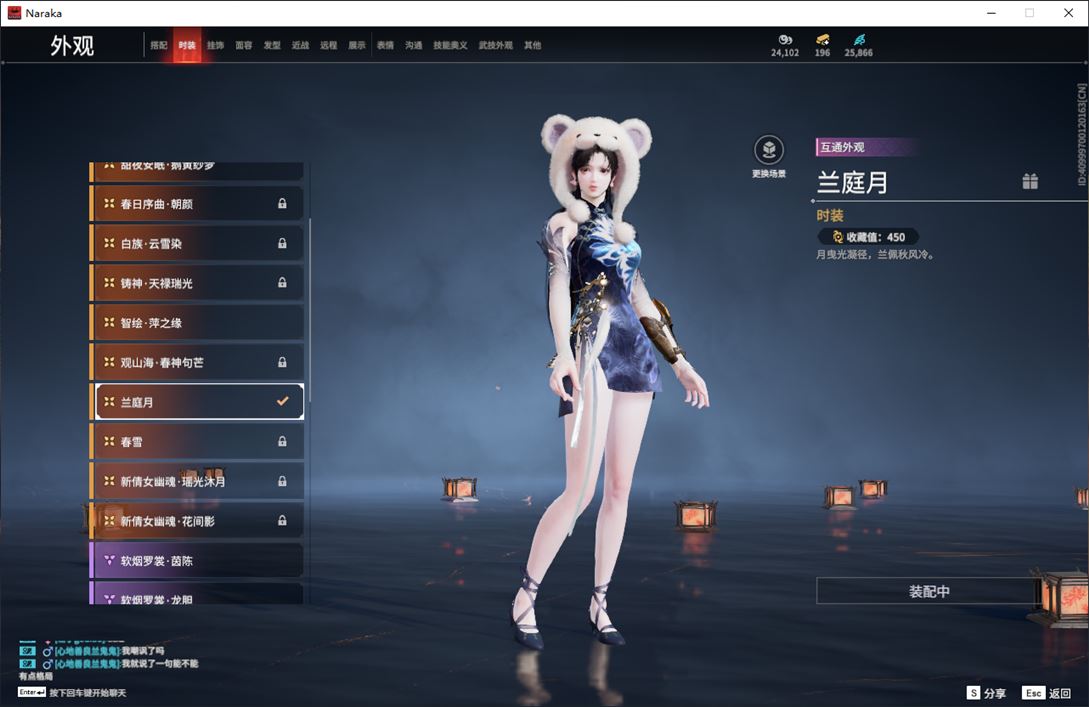Screen dimensions: 1089x707
Task: Open the 挂饰 tab
Action: [x=215, y=46]
